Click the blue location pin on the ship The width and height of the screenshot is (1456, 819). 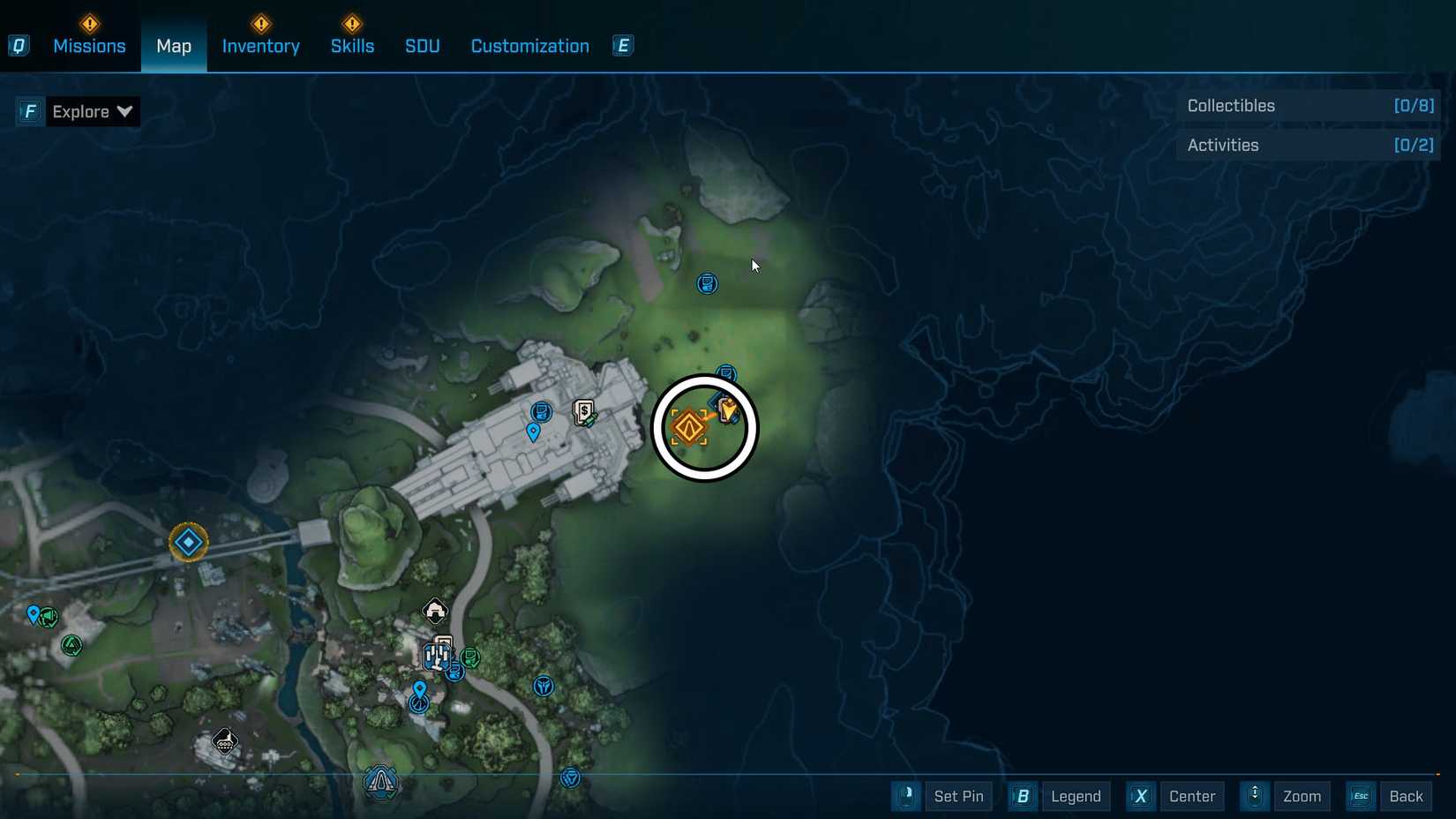pos(533,432)
